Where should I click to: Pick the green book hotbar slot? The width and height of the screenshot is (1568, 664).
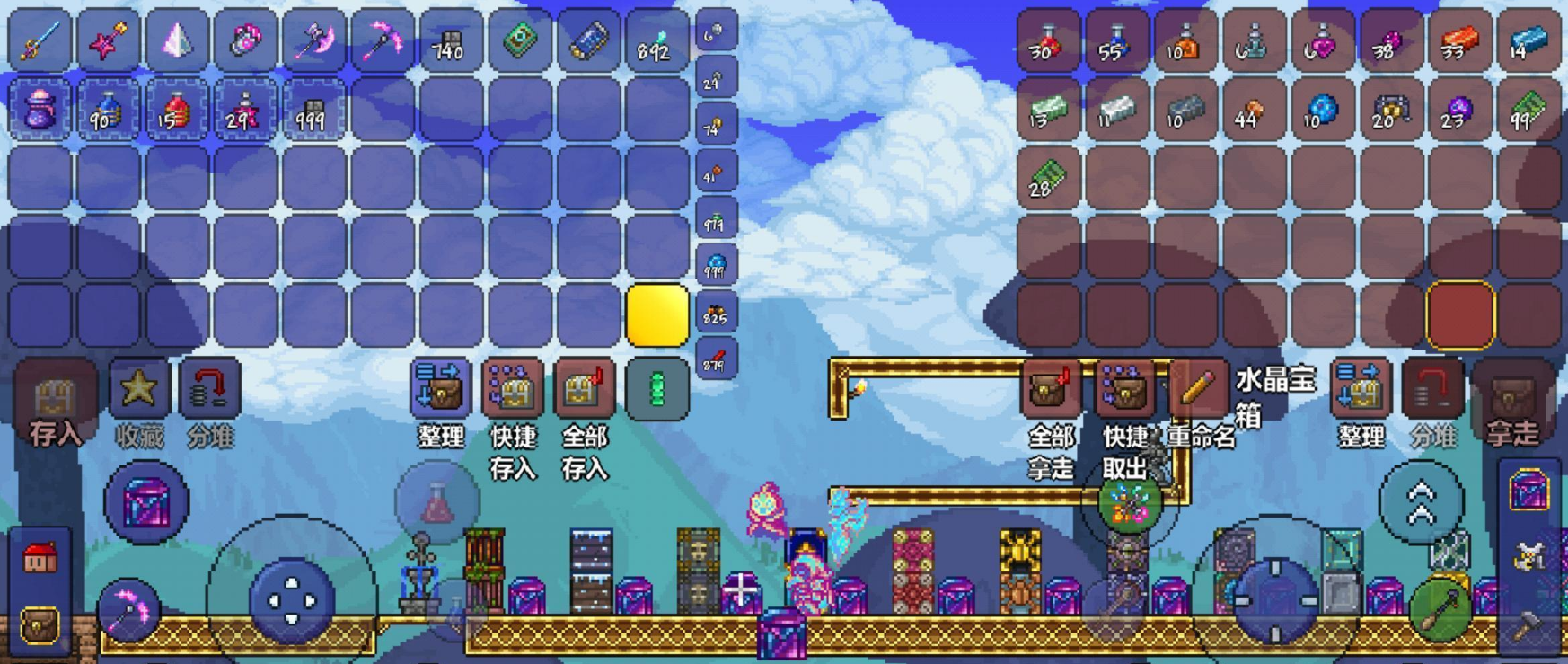coord(520,41)
